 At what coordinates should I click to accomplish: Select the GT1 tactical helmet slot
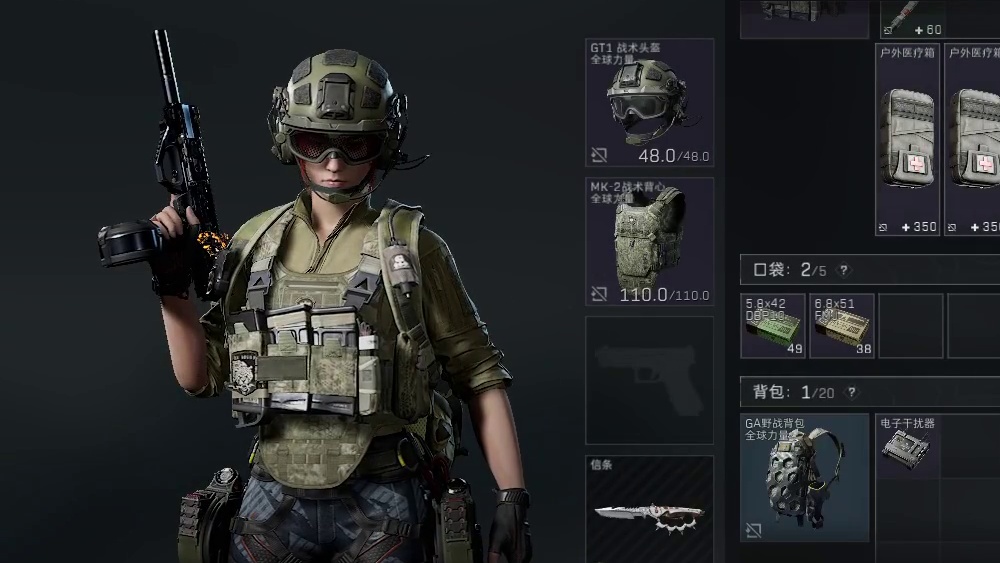pos(649,103)
